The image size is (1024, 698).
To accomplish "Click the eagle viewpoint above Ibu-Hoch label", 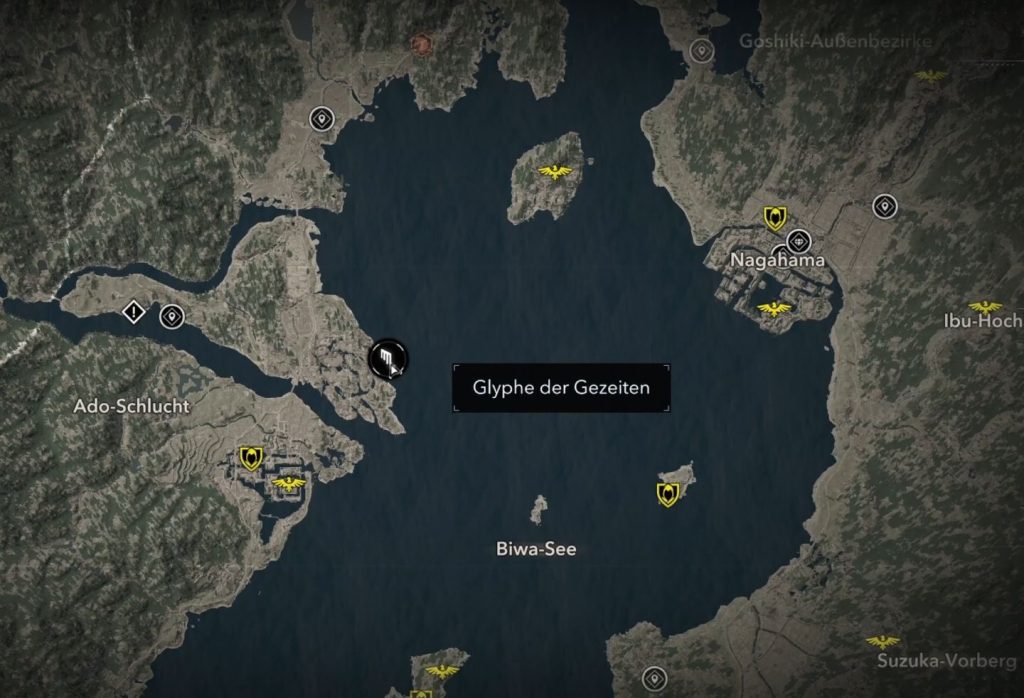I will coord(985,307).
